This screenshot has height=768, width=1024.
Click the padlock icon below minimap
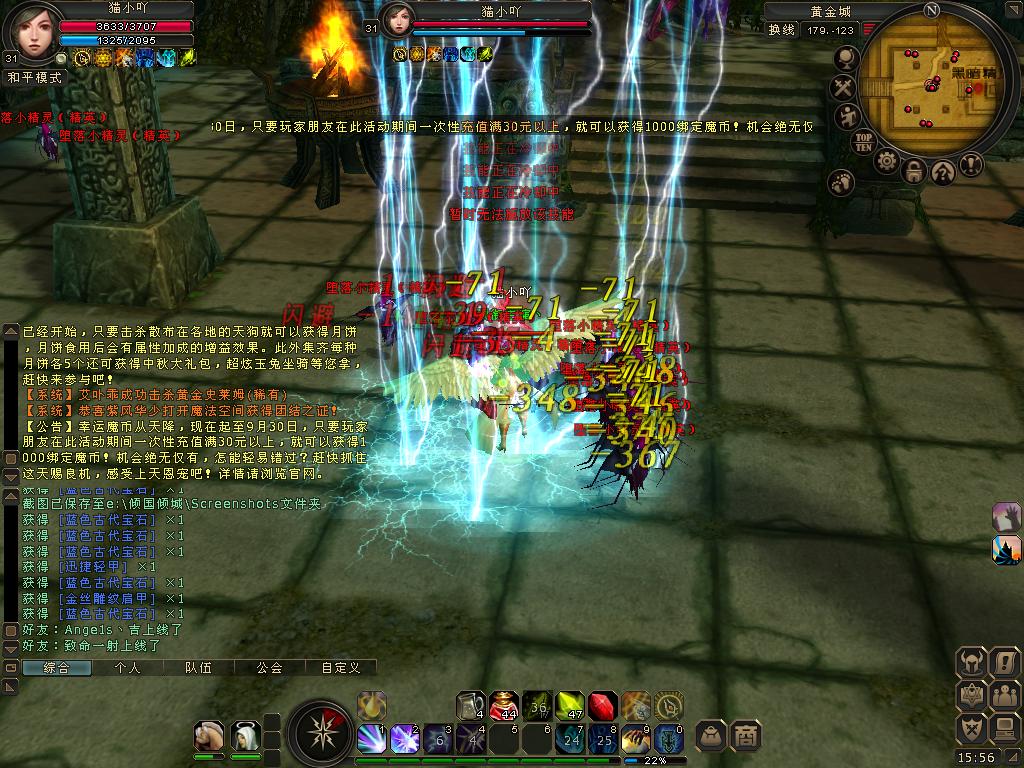click(x=913, y=172)
